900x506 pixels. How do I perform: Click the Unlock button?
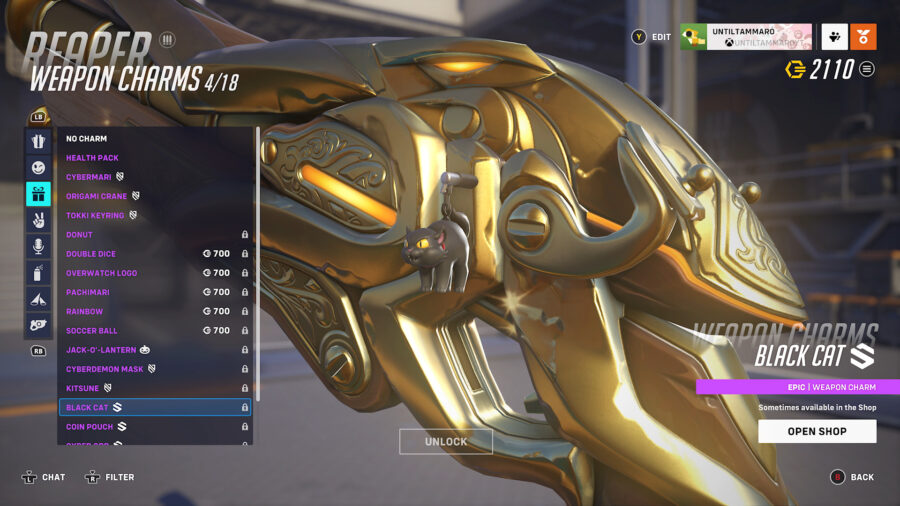pos(446,442)
